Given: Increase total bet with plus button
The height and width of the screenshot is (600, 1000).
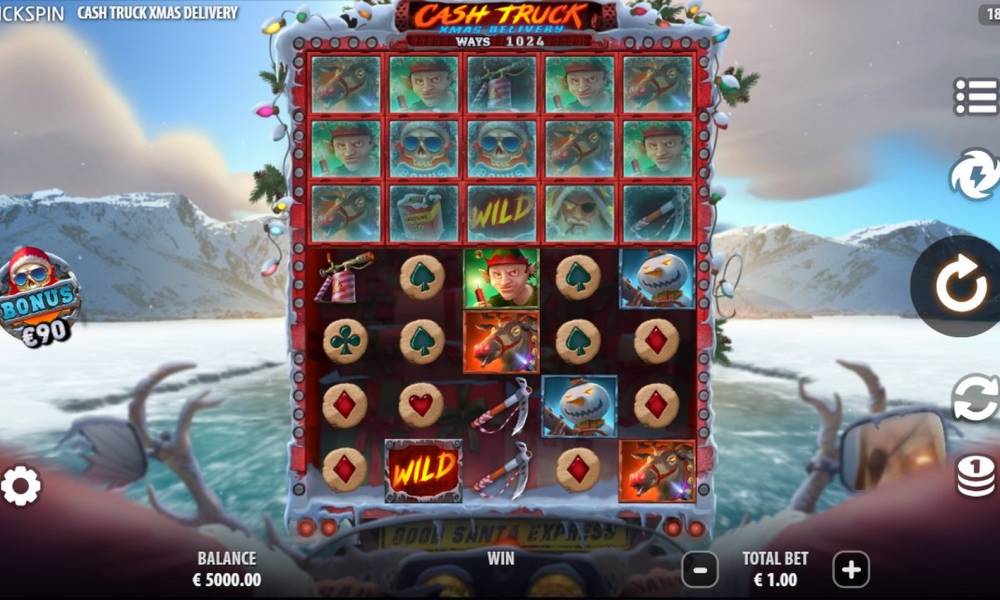Looking at the screenshot, I should [851, 570].
